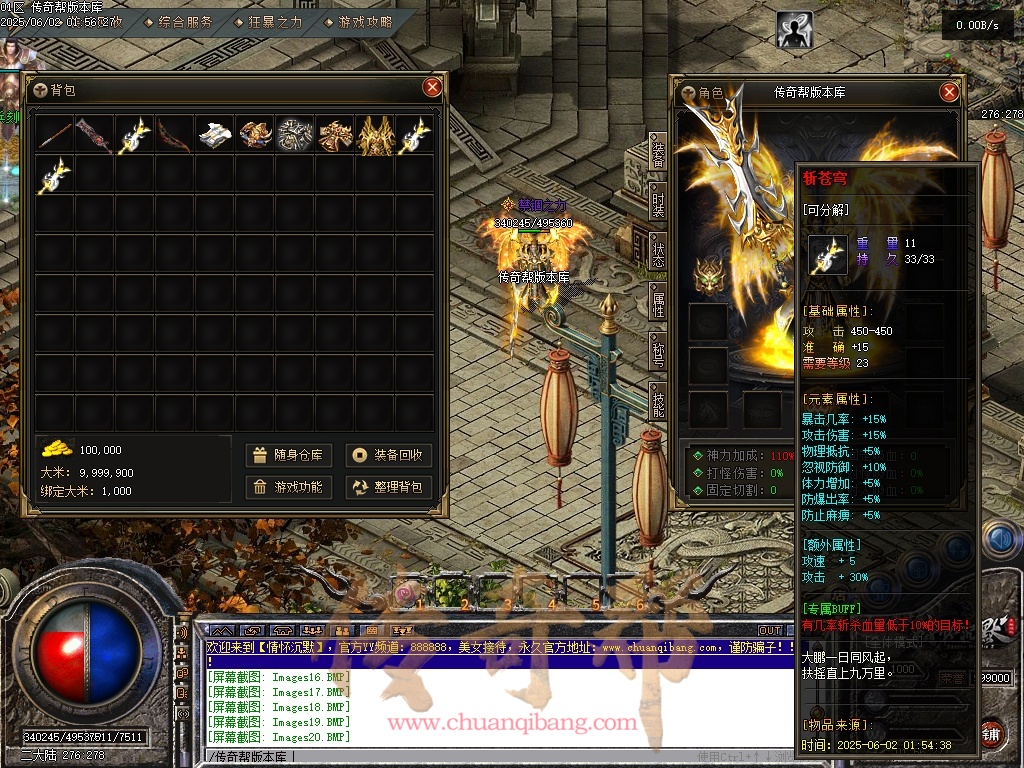Click the 装备回收 equipment recycle button

pyautogui.click(x=389, y=455)
